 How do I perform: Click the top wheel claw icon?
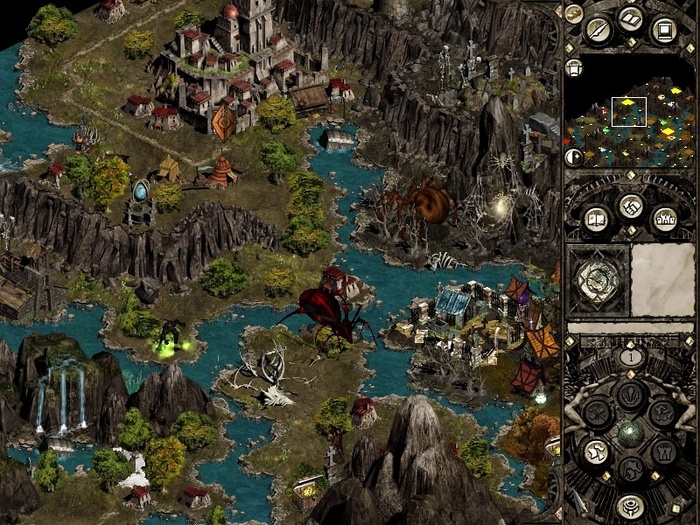click(629, 394)
